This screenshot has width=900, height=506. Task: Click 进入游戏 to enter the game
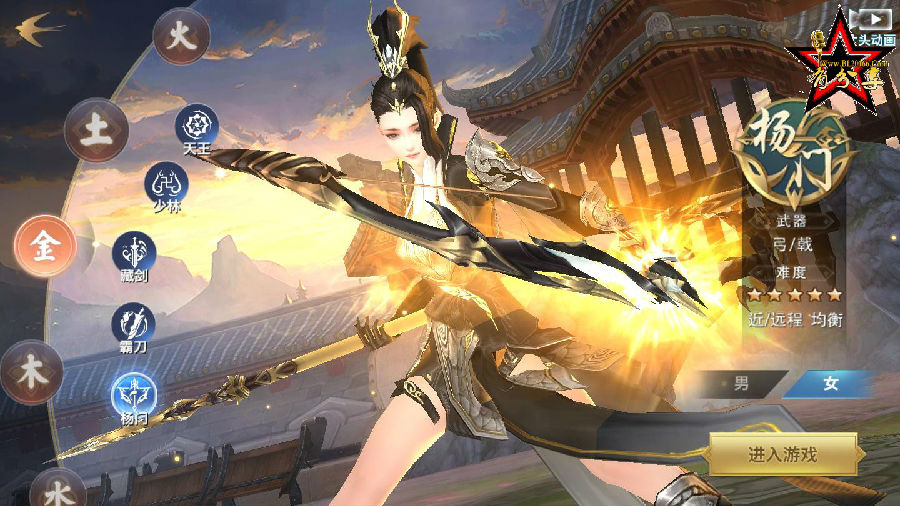[x=783, y=454]
